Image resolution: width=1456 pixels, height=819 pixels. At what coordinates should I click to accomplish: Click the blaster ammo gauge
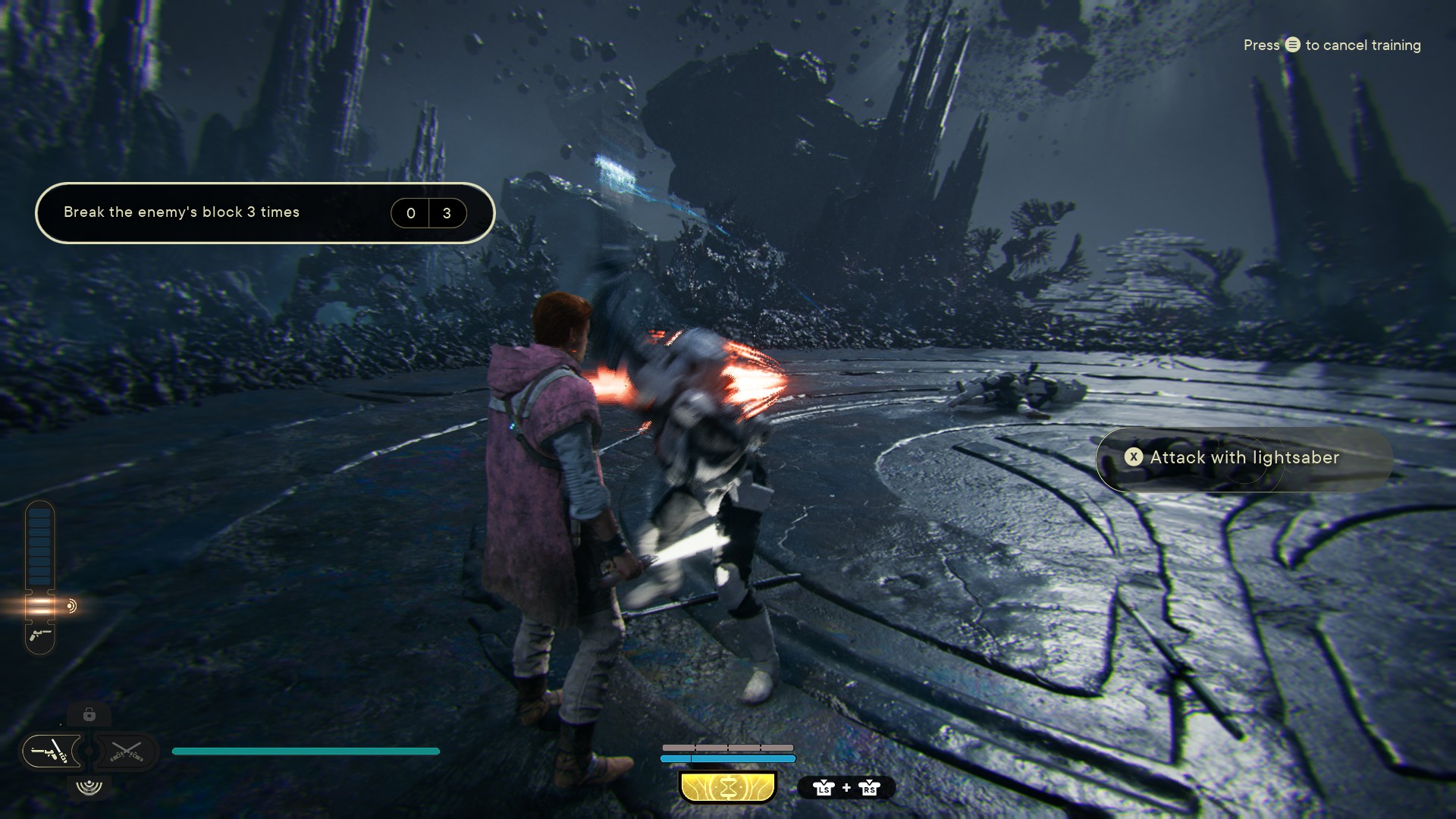click(x=39, y=576)
